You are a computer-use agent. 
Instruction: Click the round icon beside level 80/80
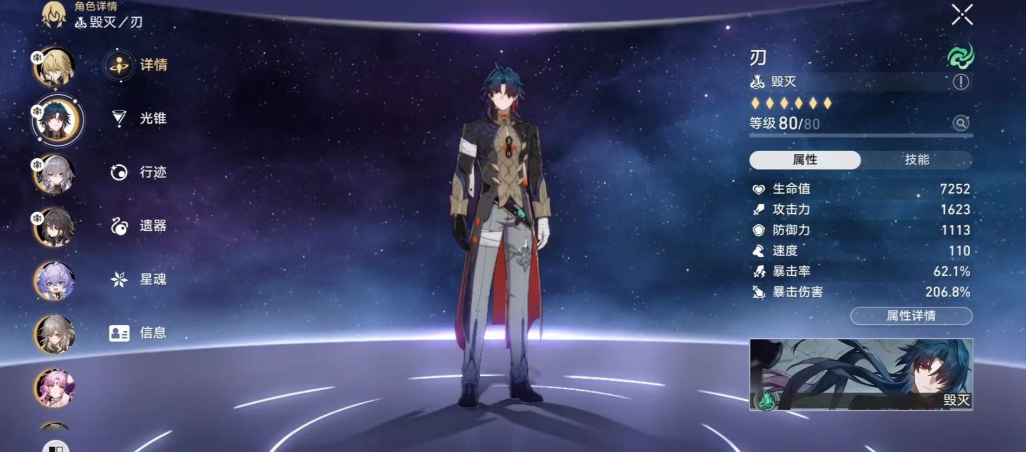961,123
